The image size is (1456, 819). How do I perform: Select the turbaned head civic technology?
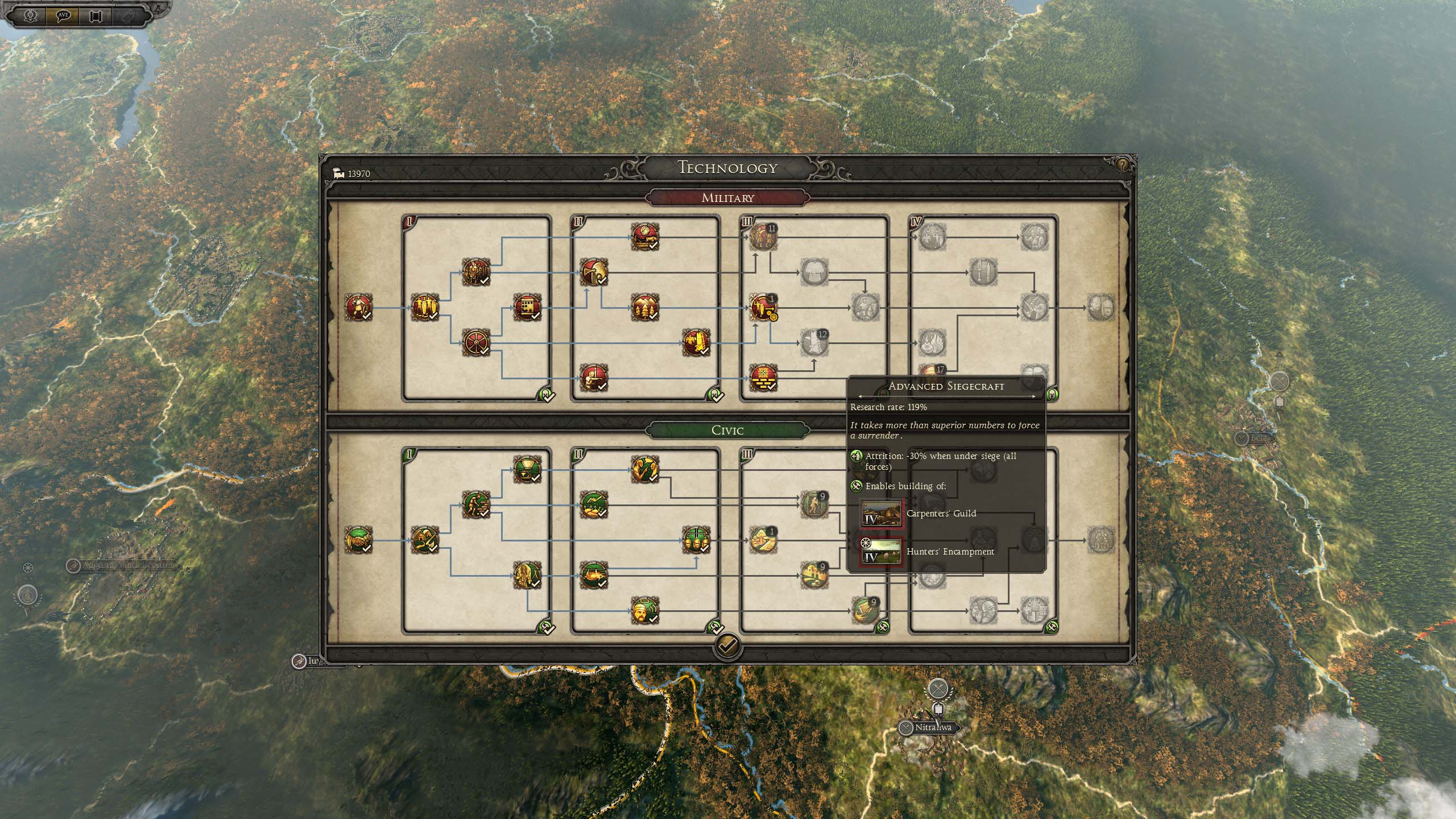coord(644,610)
